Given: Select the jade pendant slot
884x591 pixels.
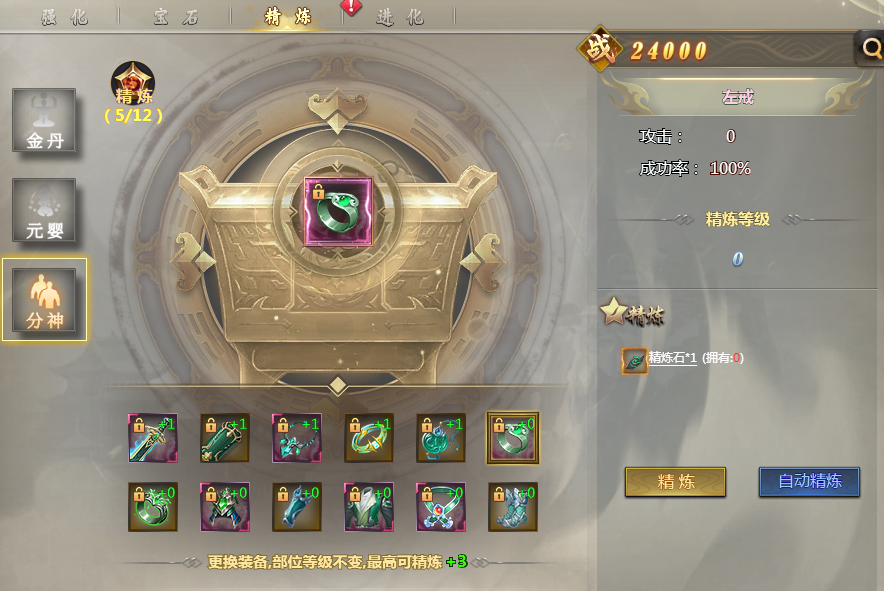Looking at the screenshot, I should [x=441, y=438].
